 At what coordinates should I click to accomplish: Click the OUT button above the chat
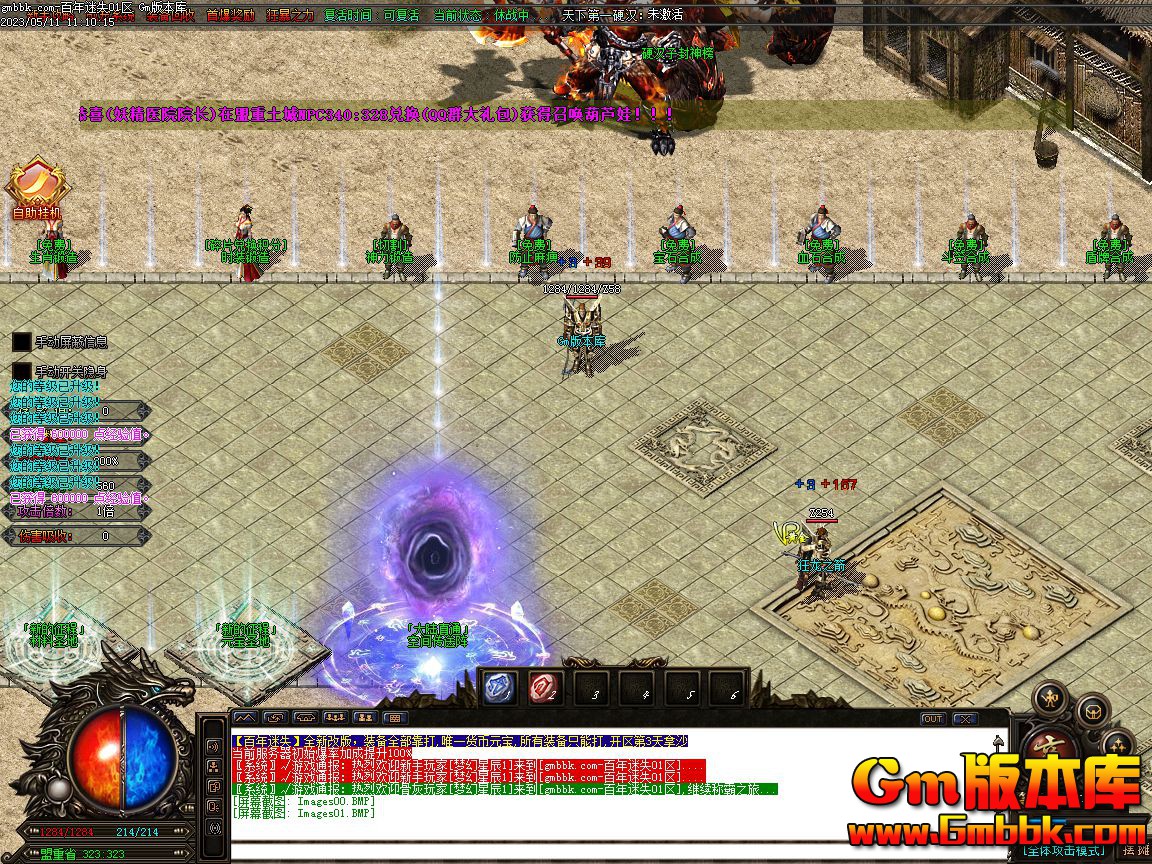(x=932, y=718)
